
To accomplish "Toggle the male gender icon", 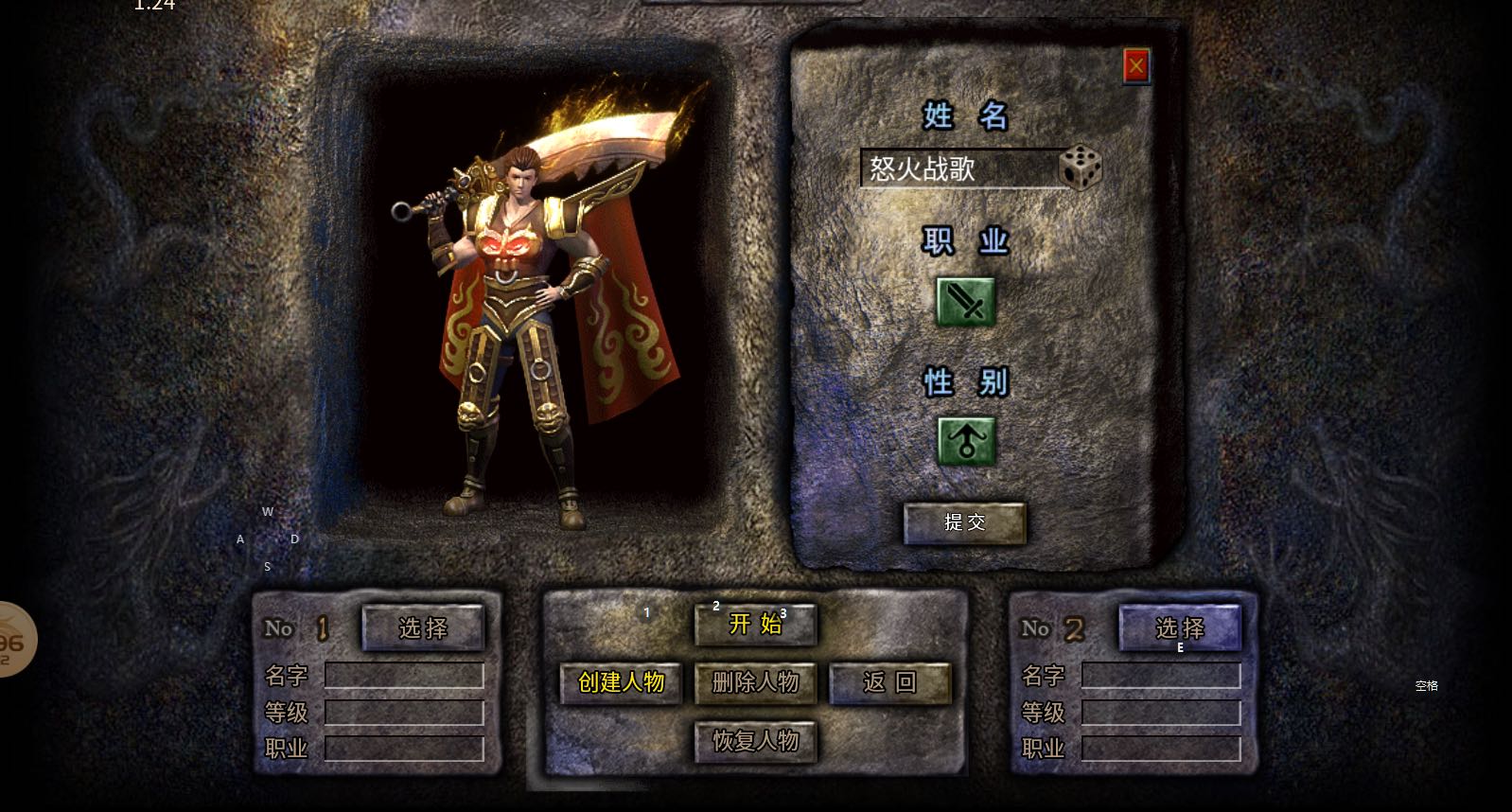I will pyautogui.click(x=965, y=441).
